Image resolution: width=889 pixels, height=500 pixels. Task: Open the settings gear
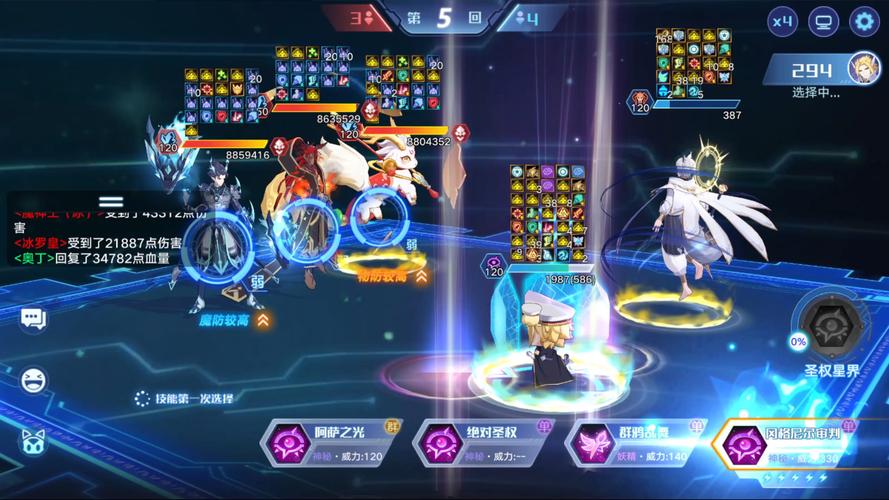point(864,21)
